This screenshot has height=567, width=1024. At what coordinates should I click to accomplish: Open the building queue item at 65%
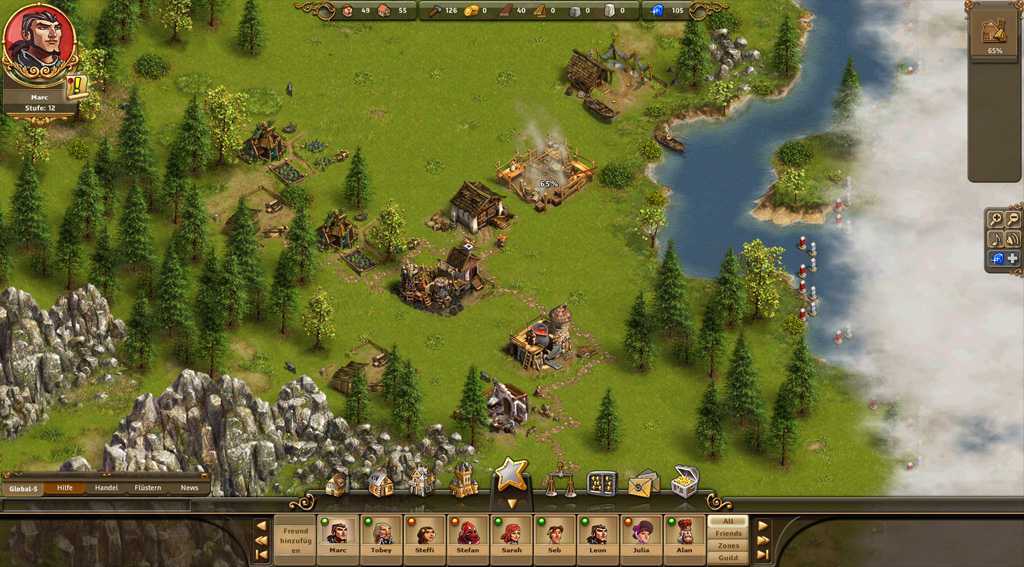click(x=993, y=35)
